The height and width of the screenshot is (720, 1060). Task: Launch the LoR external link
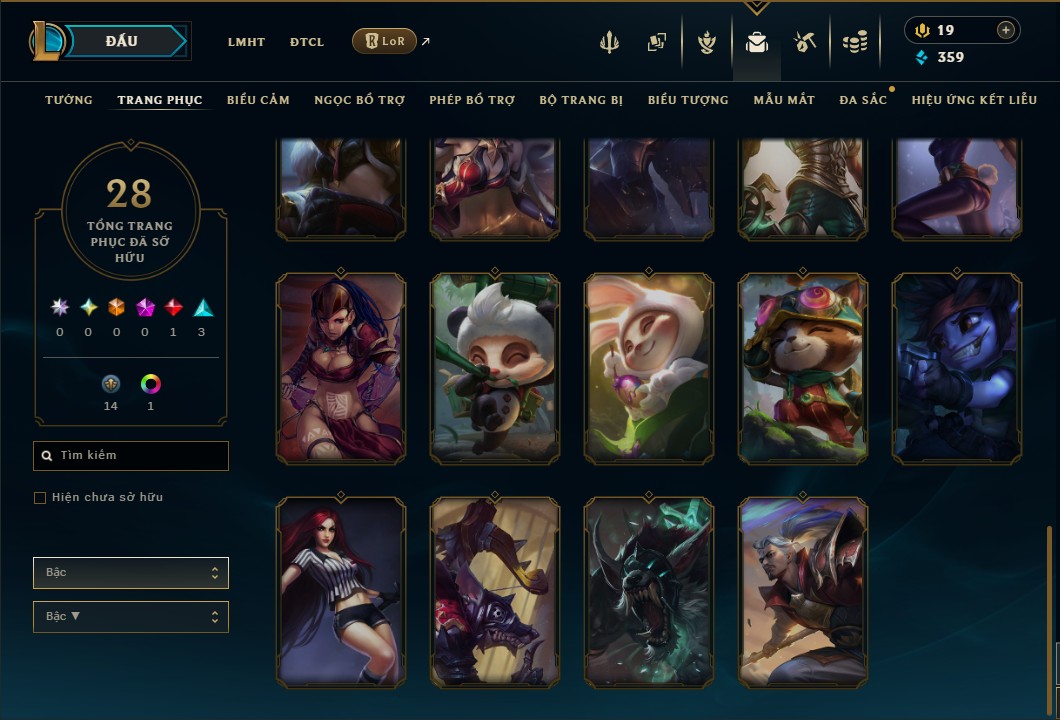pos(385,41)
